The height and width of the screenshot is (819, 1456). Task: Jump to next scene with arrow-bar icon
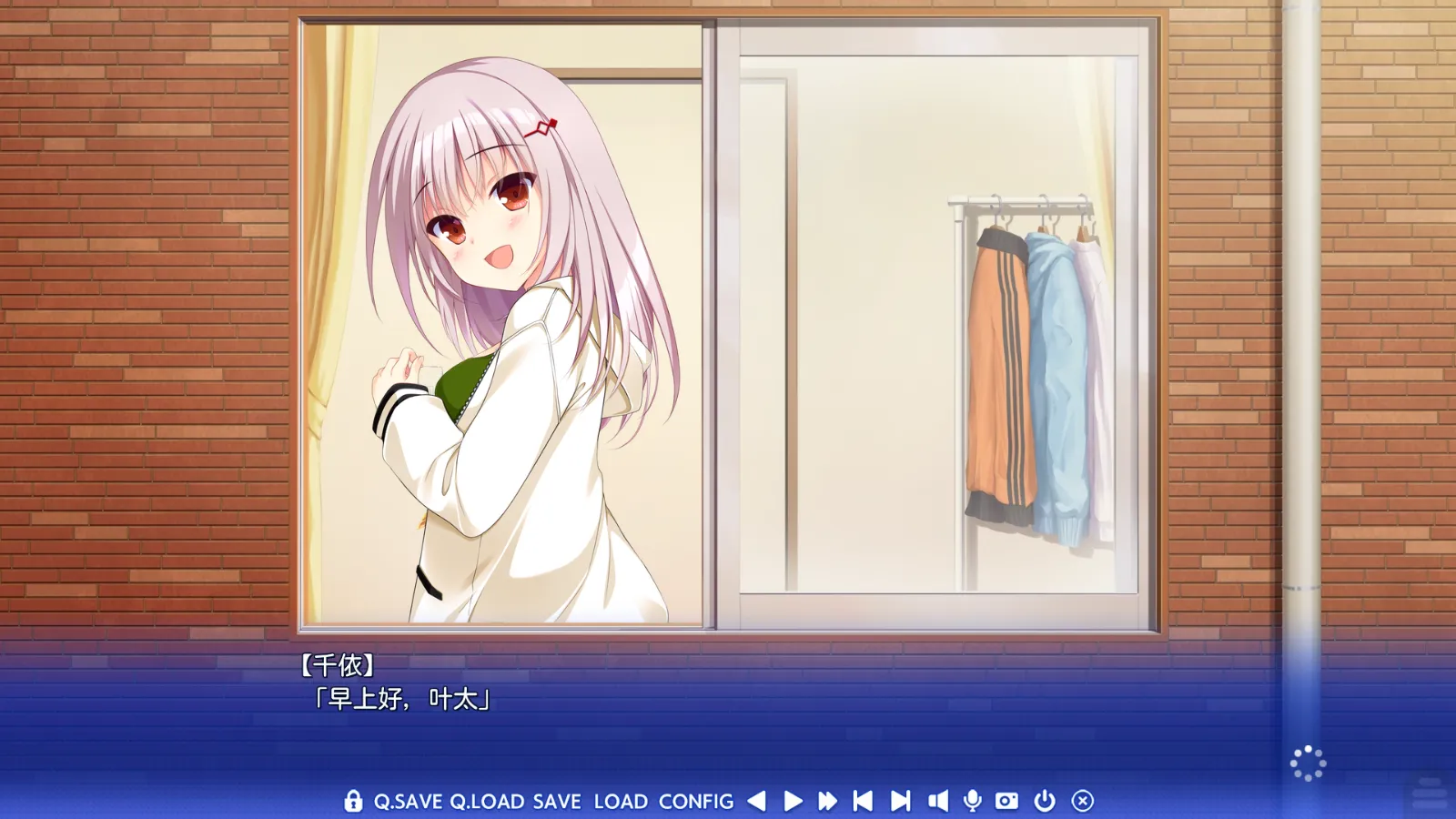(x=900, y=801)
